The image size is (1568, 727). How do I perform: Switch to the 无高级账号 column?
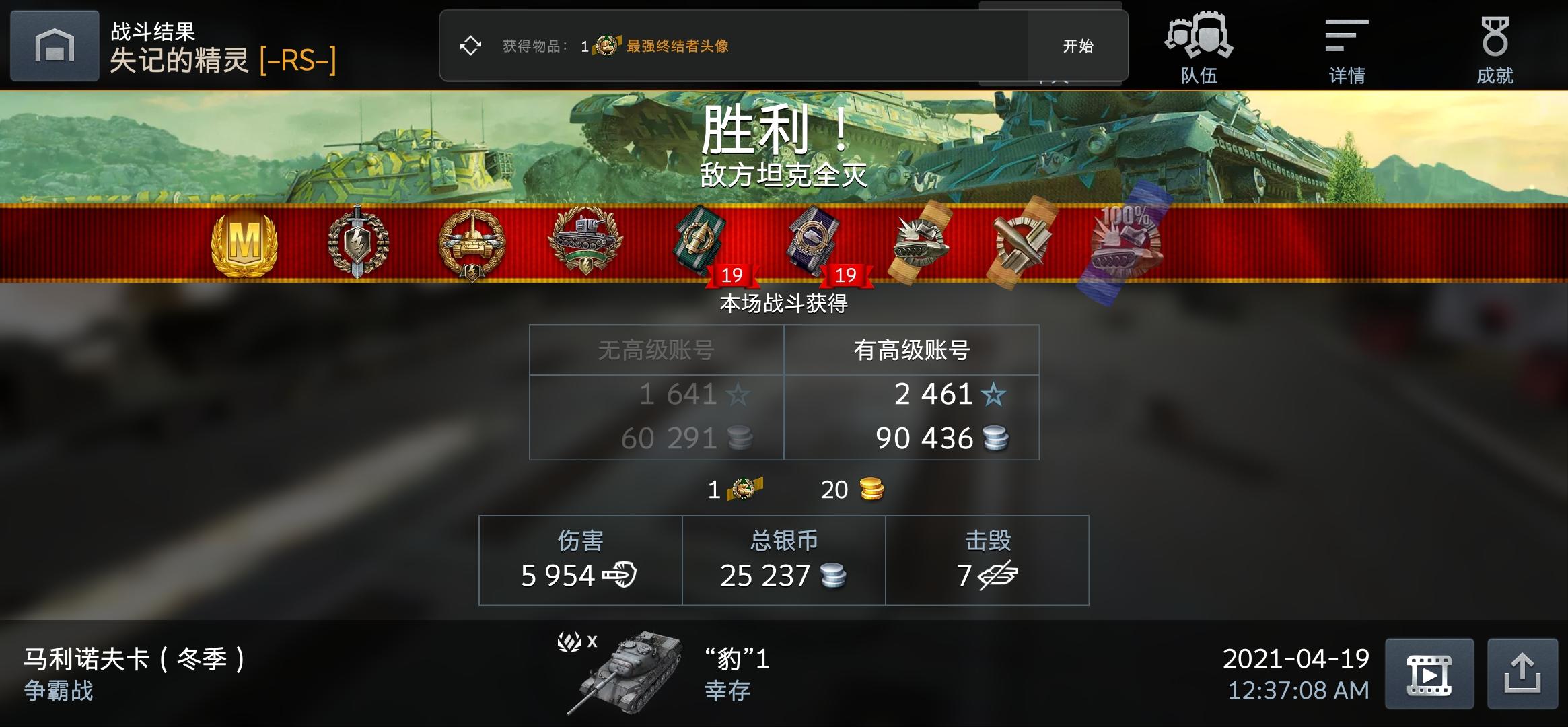(656, 350)
